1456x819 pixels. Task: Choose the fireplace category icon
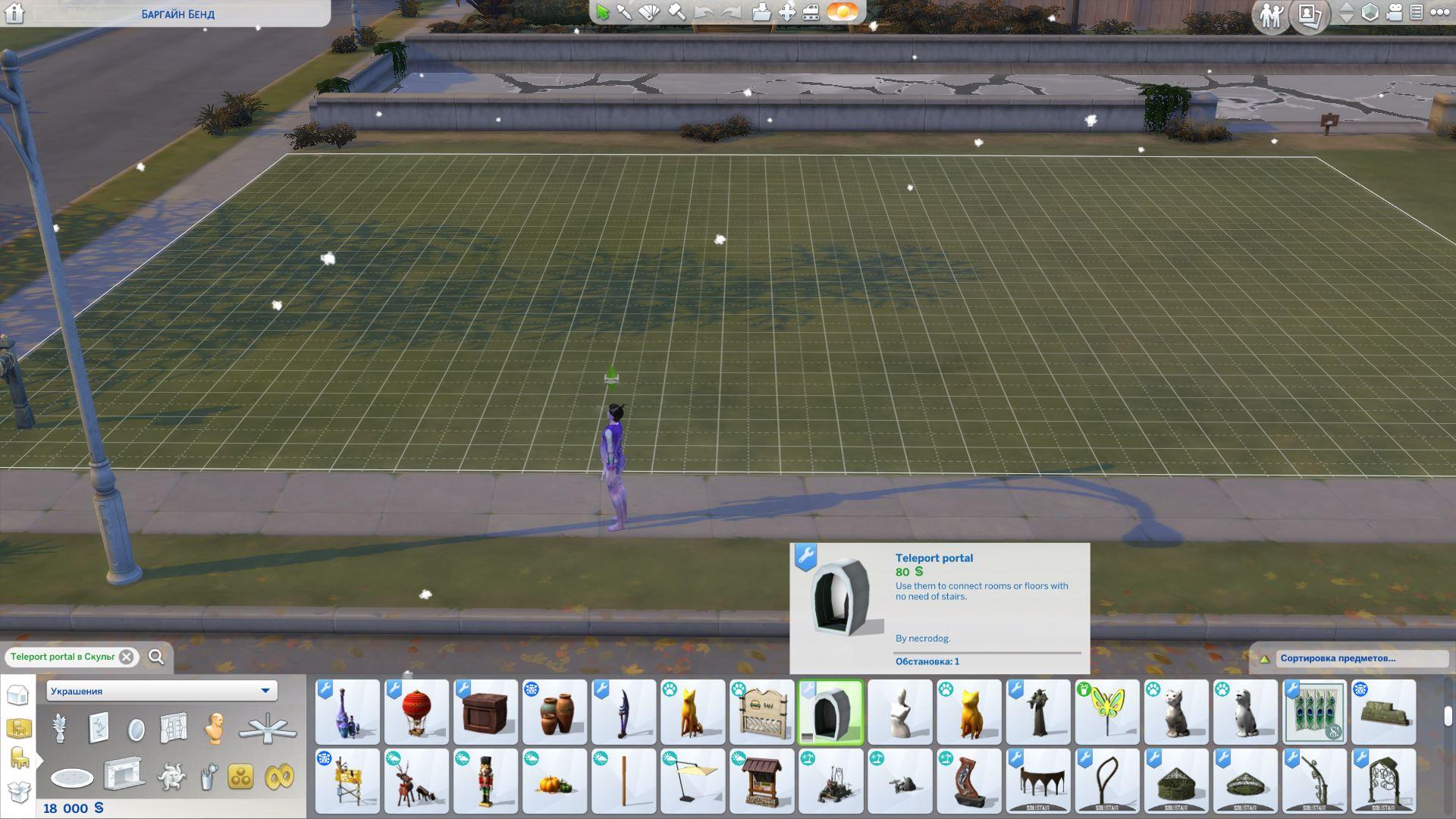[x=123, y=775]
